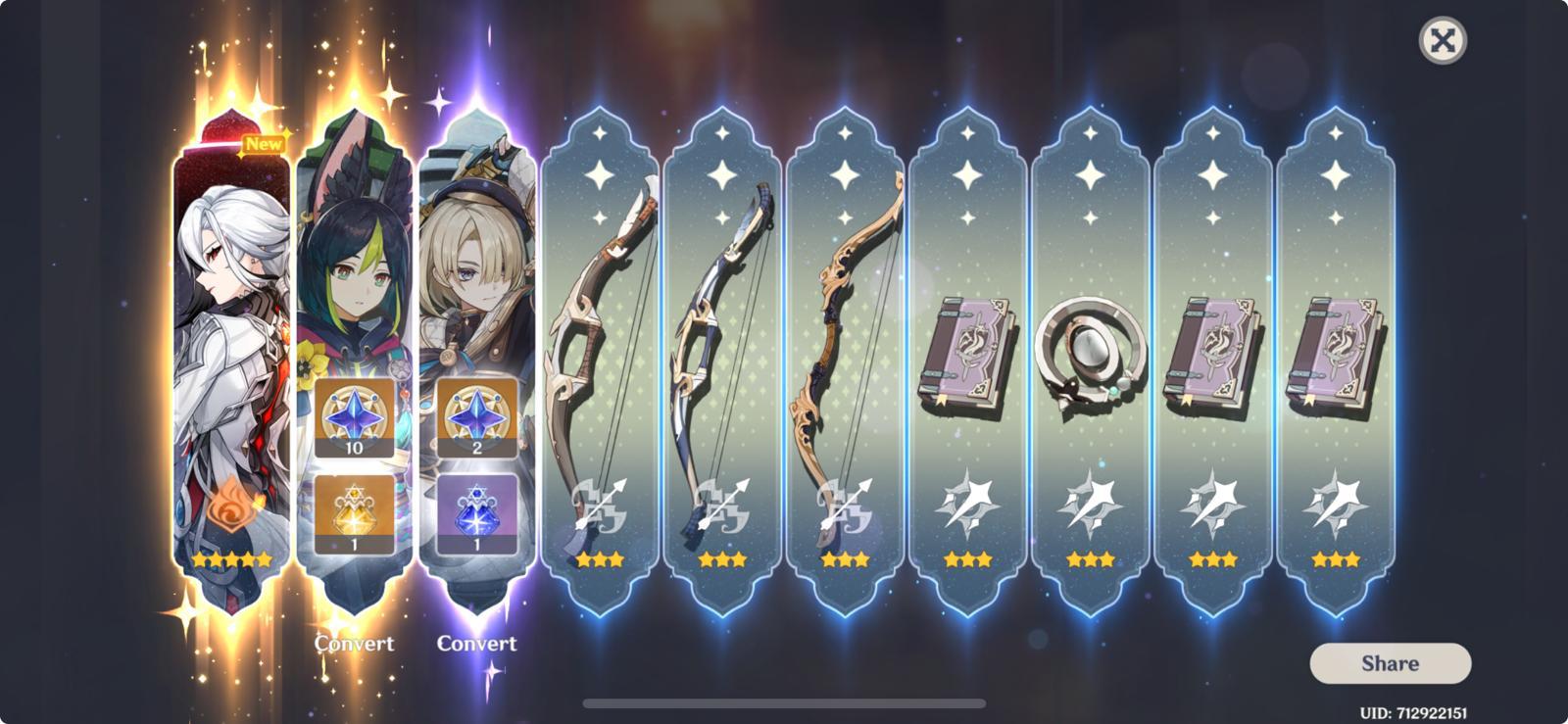Click the three-star rating under the last tome
Image resolution: width=1568 pixels, height=724 pixels.
[x=1337, y=560]
